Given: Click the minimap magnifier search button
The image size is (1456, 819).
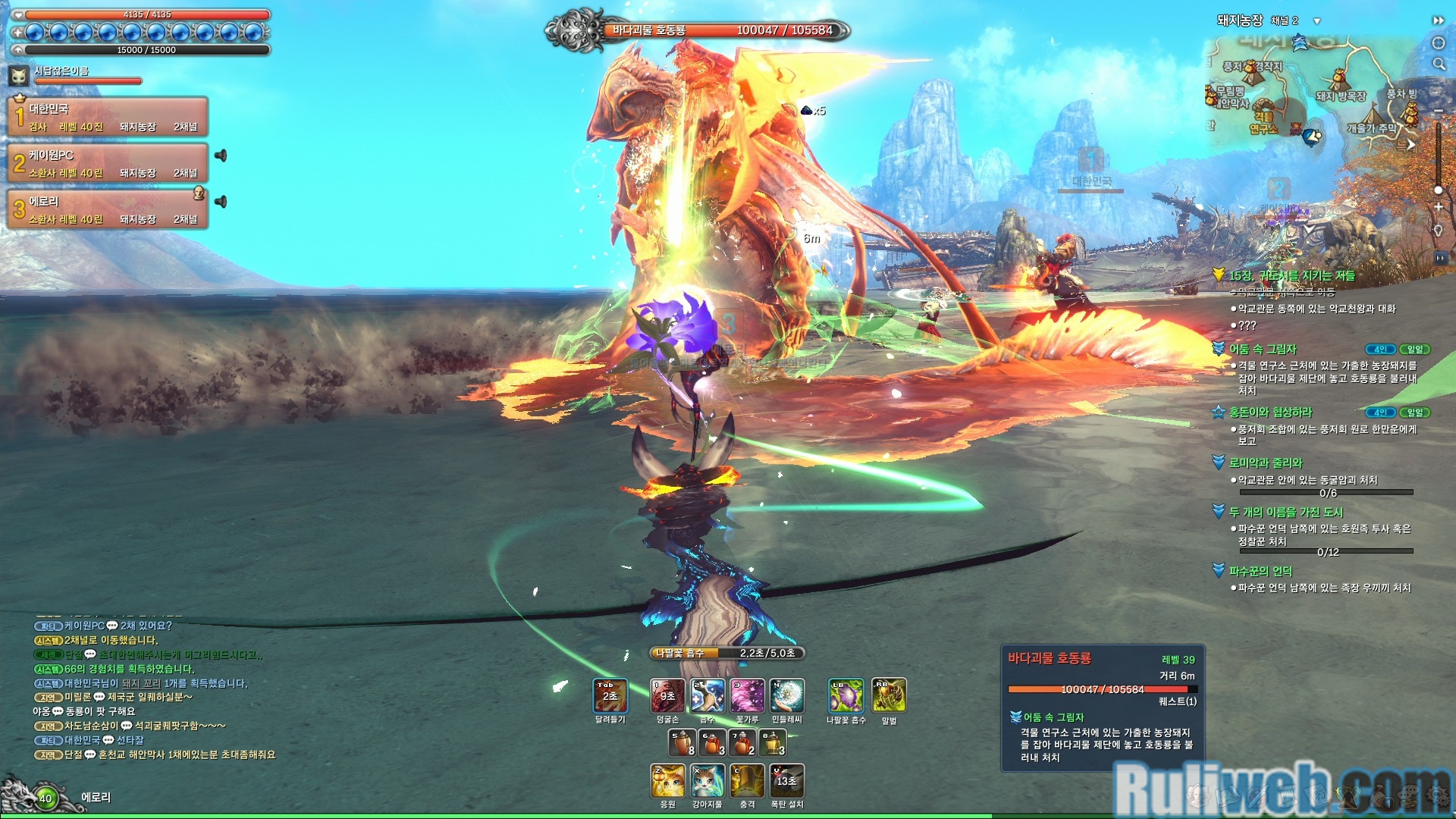Looking at the screenshot, I should (1439, 64).
